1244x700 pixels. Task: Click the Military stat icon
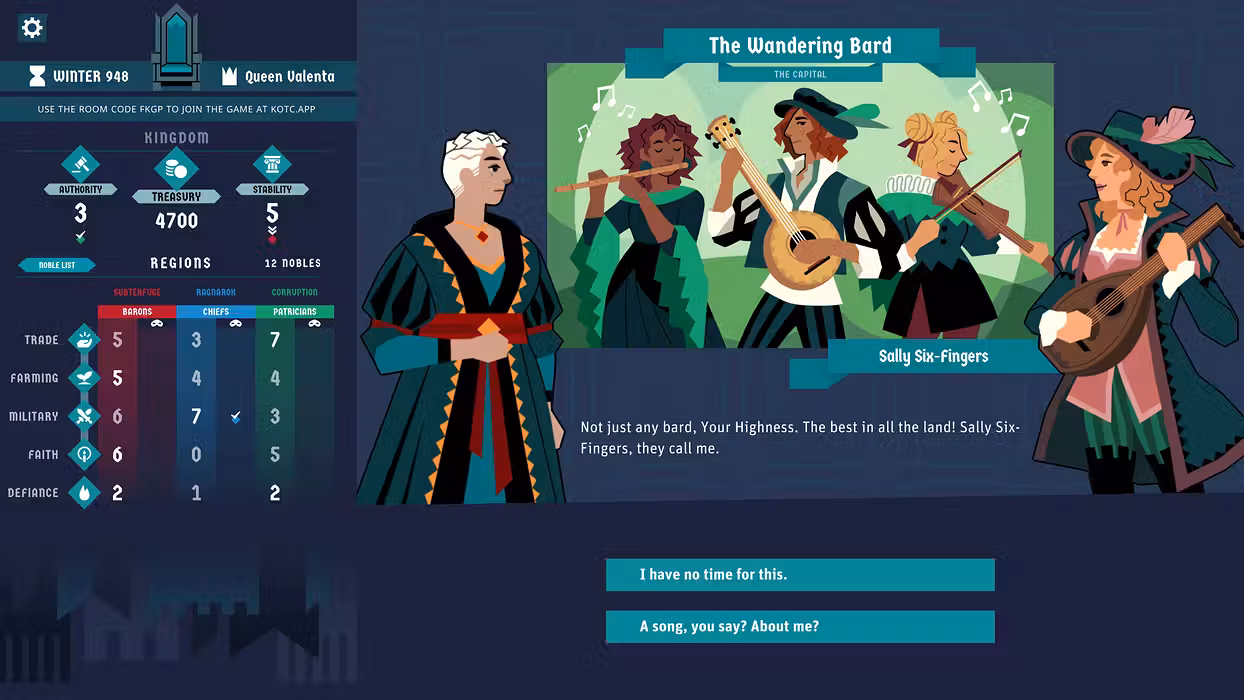coord(84,416)
